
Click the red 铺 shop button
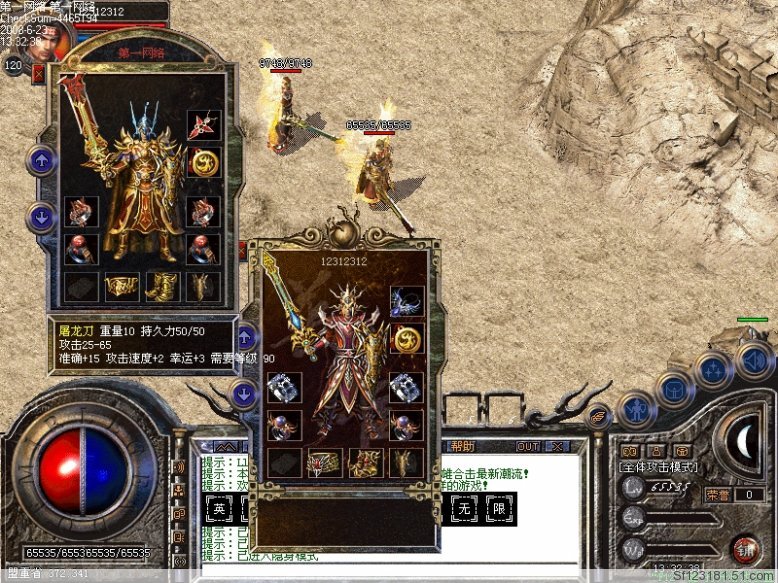pyautogui.click(x=745, y=548)
